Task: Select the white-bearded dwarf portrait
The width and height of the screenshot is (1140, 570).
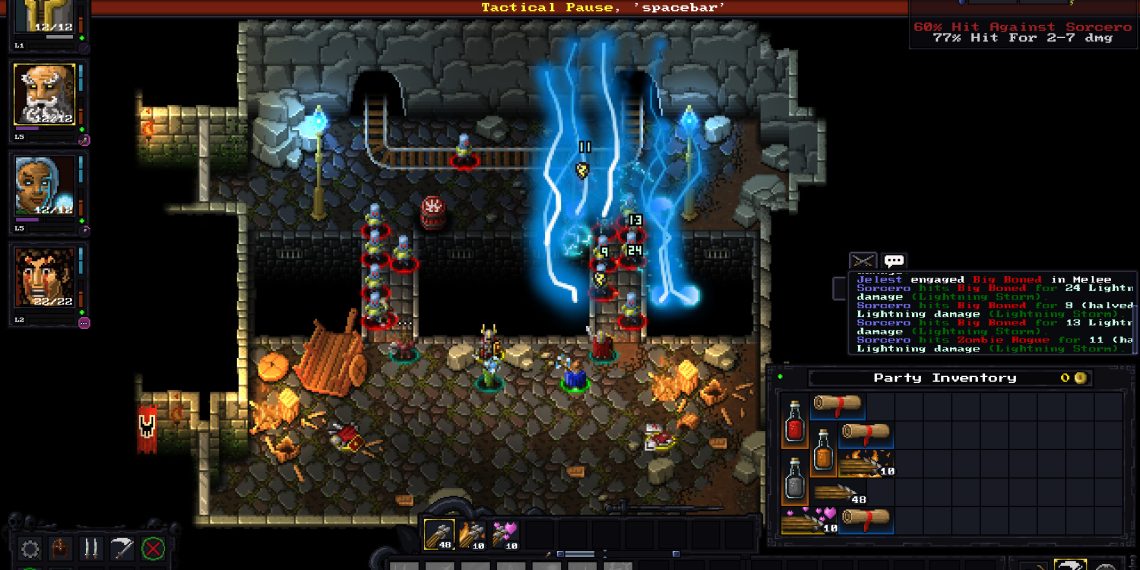Action: [44, 95]
